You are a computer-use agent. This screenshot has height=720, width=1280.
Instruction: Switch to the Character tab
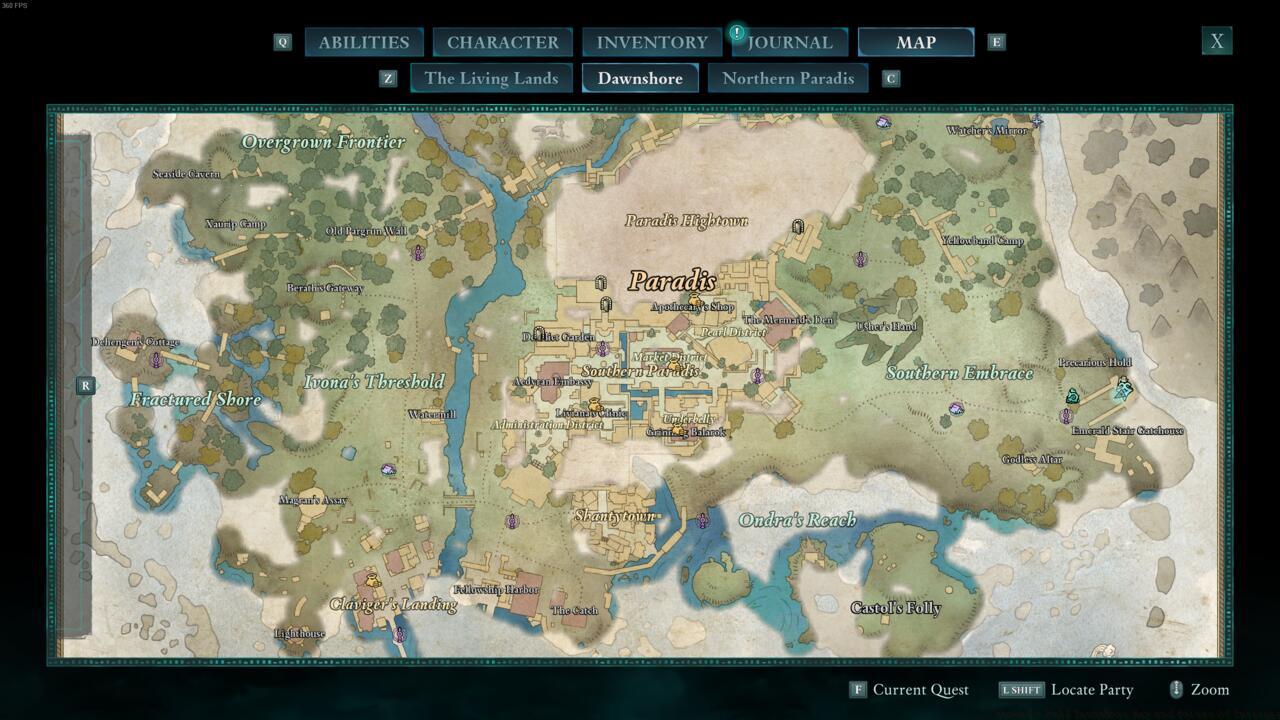[x=503, y=42]
